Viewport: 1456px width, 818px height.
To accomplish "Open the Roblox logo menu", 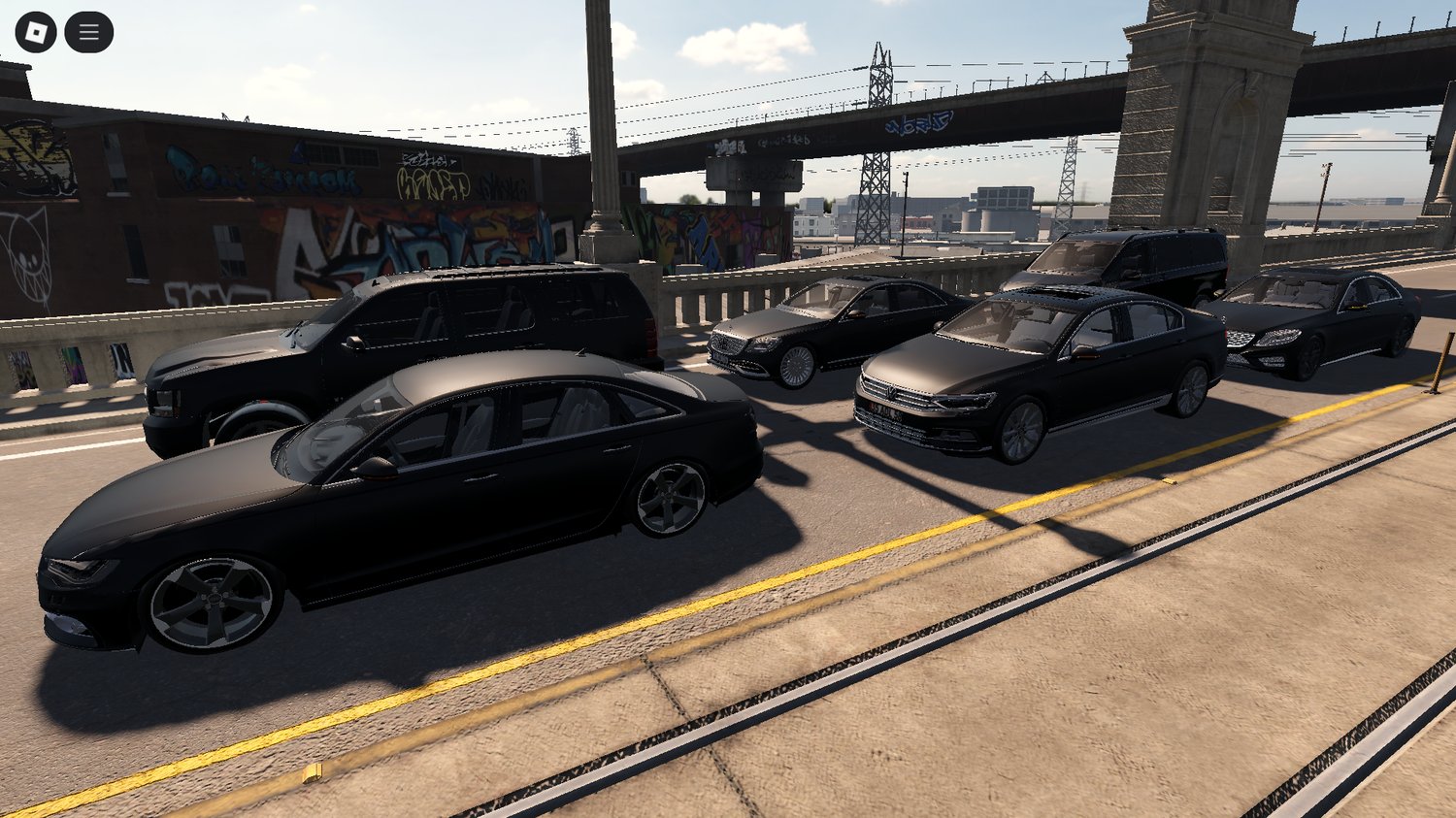I will [x=36, y=33].
